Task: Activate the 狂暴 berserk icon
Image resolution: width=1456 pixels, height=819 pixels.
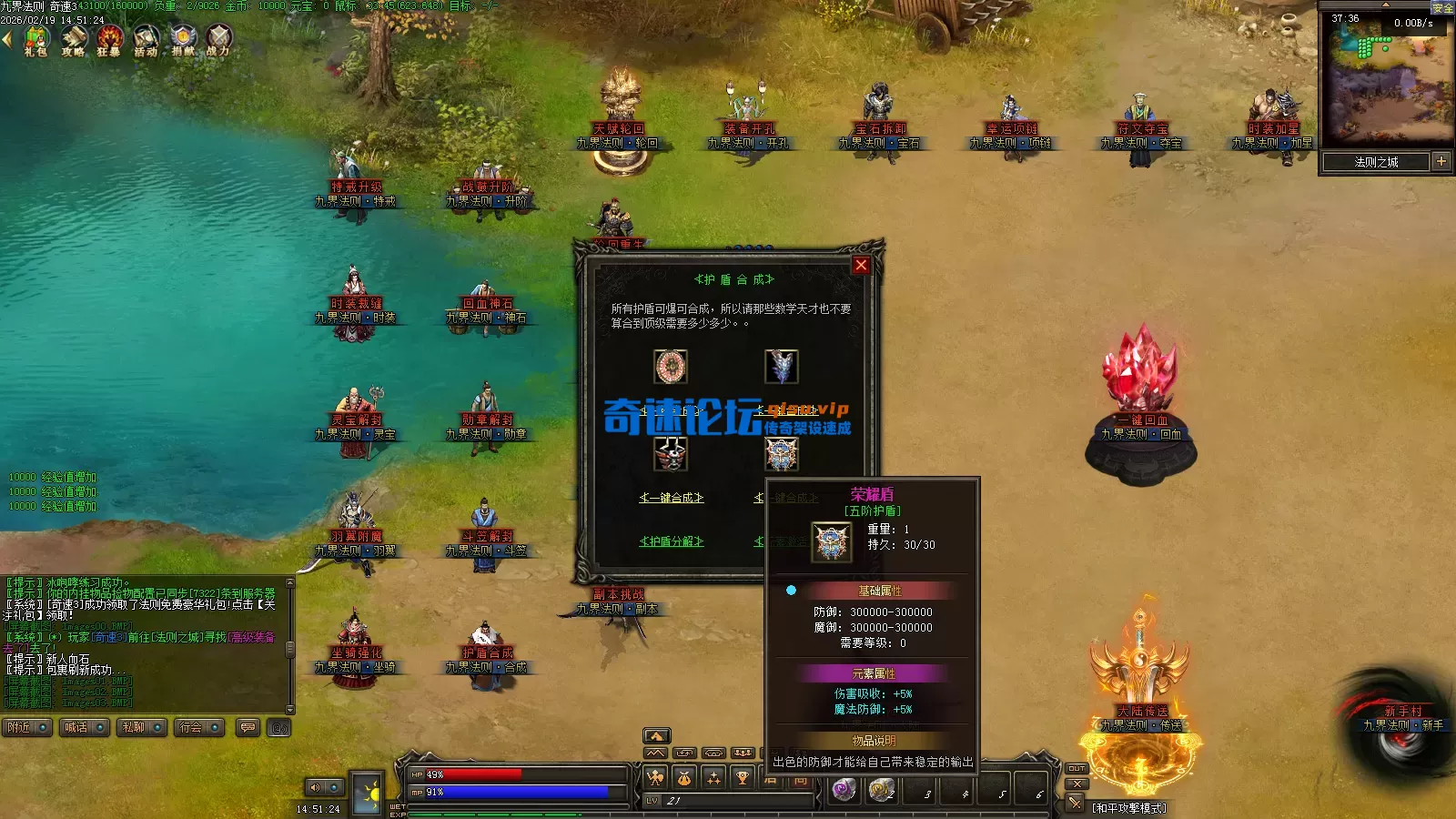Action: click(x=109, y=39)
